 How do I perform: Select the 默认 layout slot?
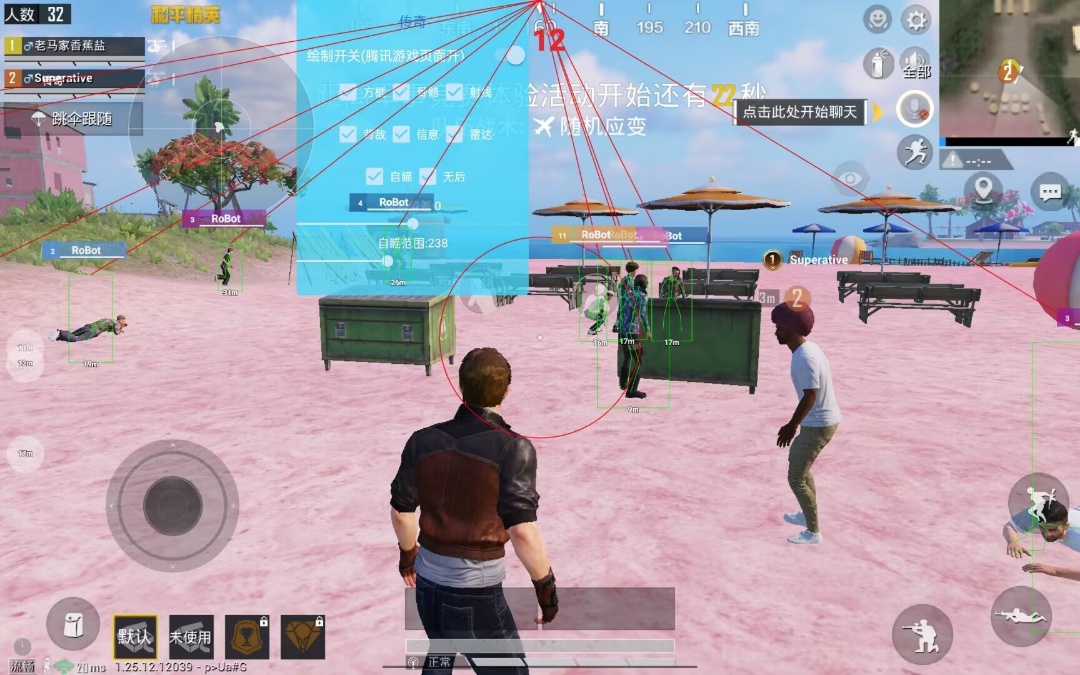pos(135,636)
